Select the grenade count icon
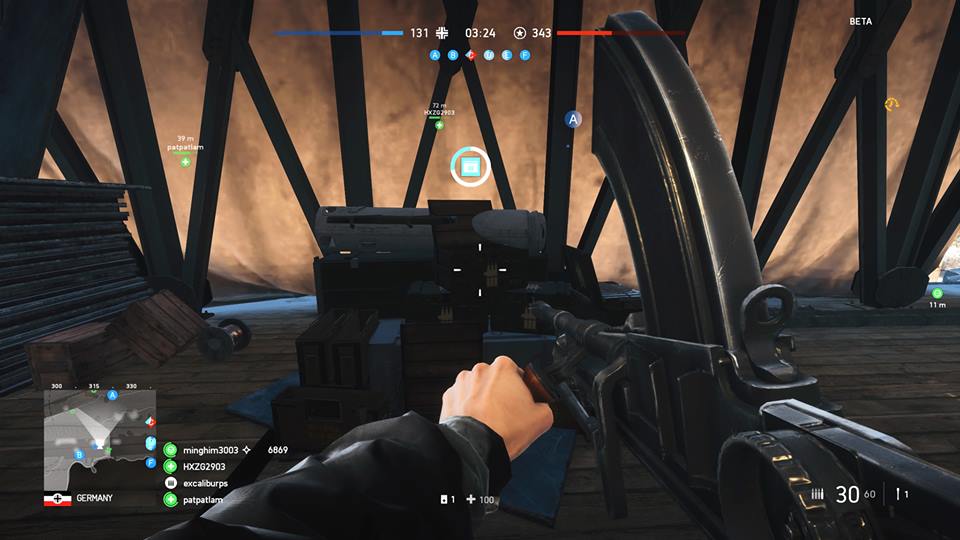 901,494
